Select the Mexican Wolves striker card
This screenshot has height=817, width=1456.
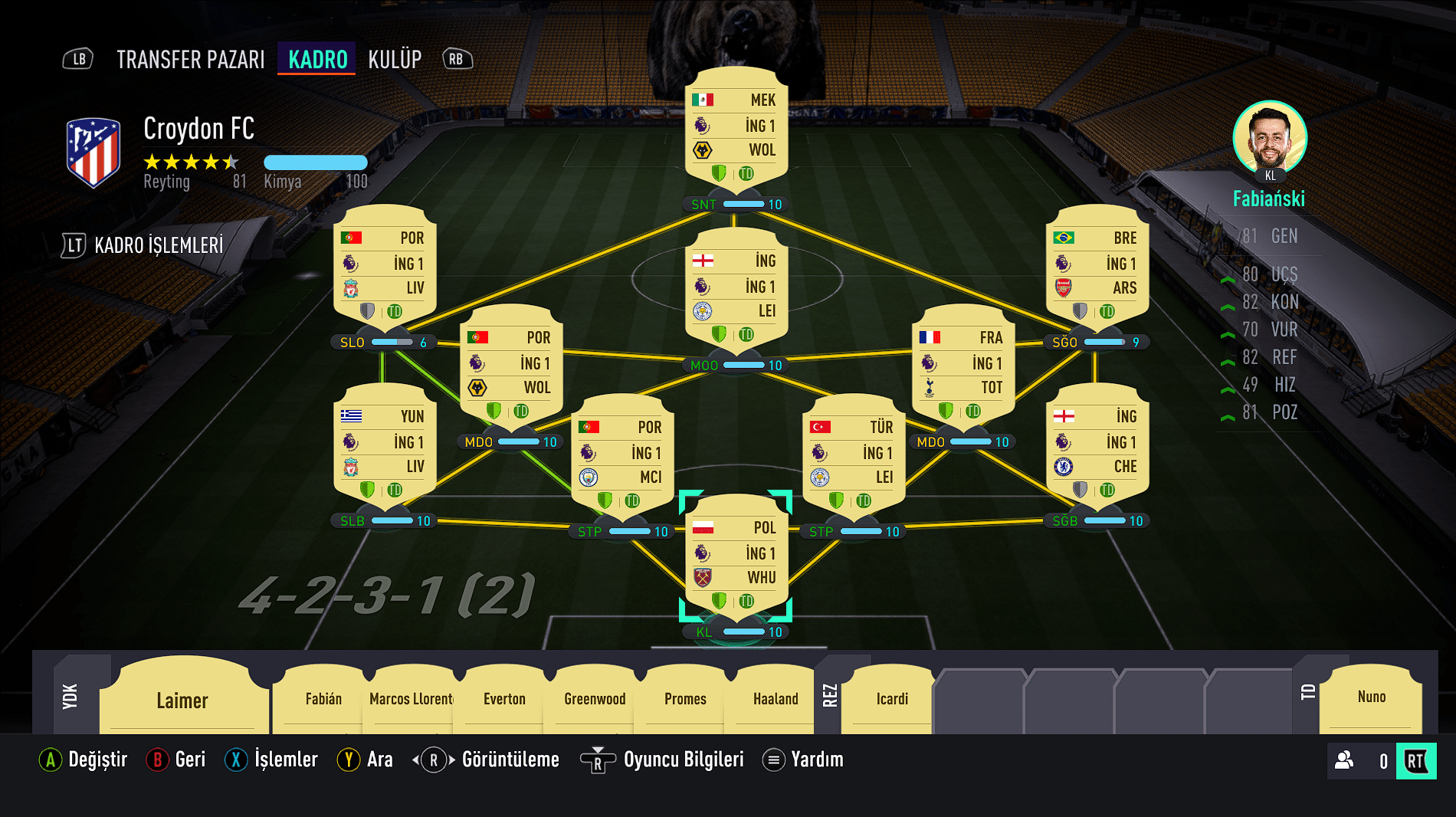pyautogui.click(x=736, y=130)
